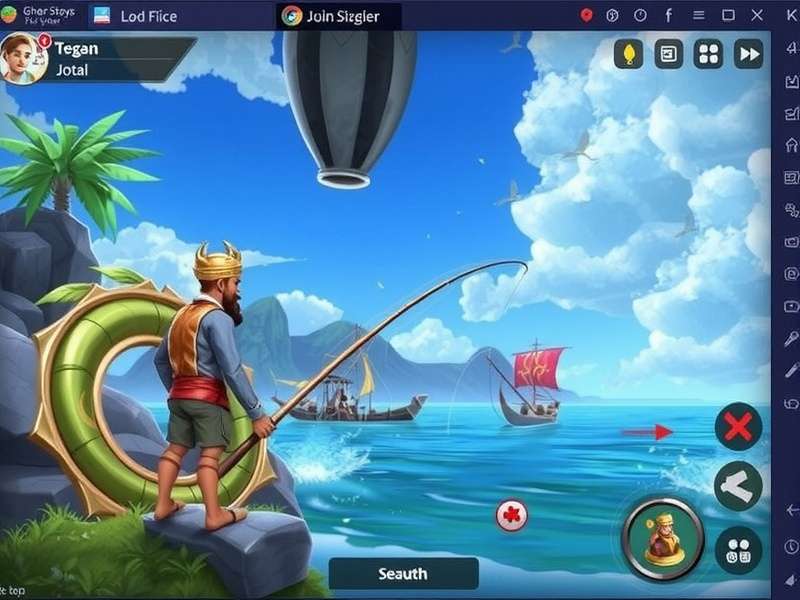Open Tegan's player profile portrait
This screenshot has width=800, height=600.
coord(24,57)
